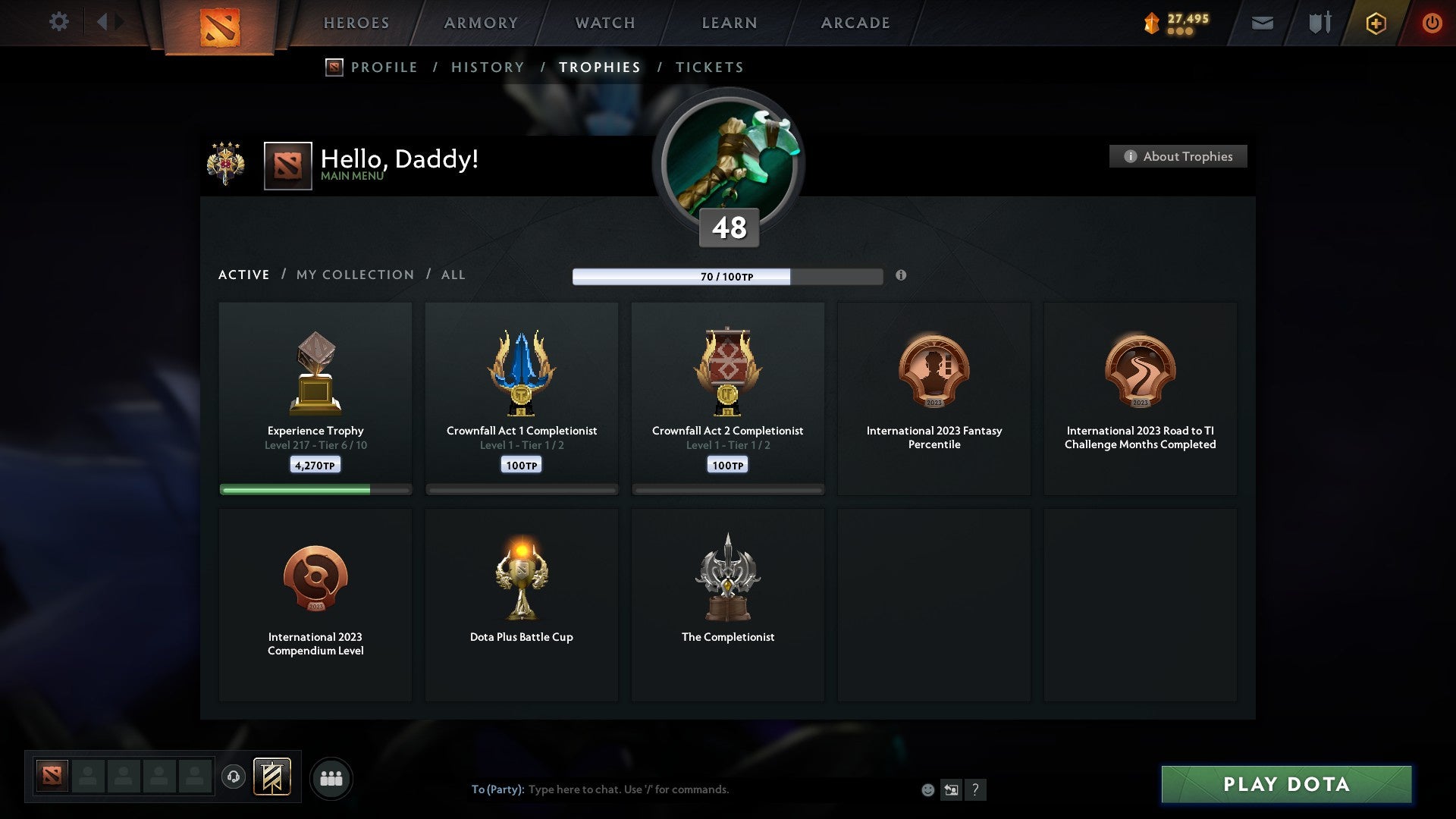Image resolution: width=1456 pixels, height=819 pixels.
Task: Open the HISTORY tab
Action: pos(487,67)
